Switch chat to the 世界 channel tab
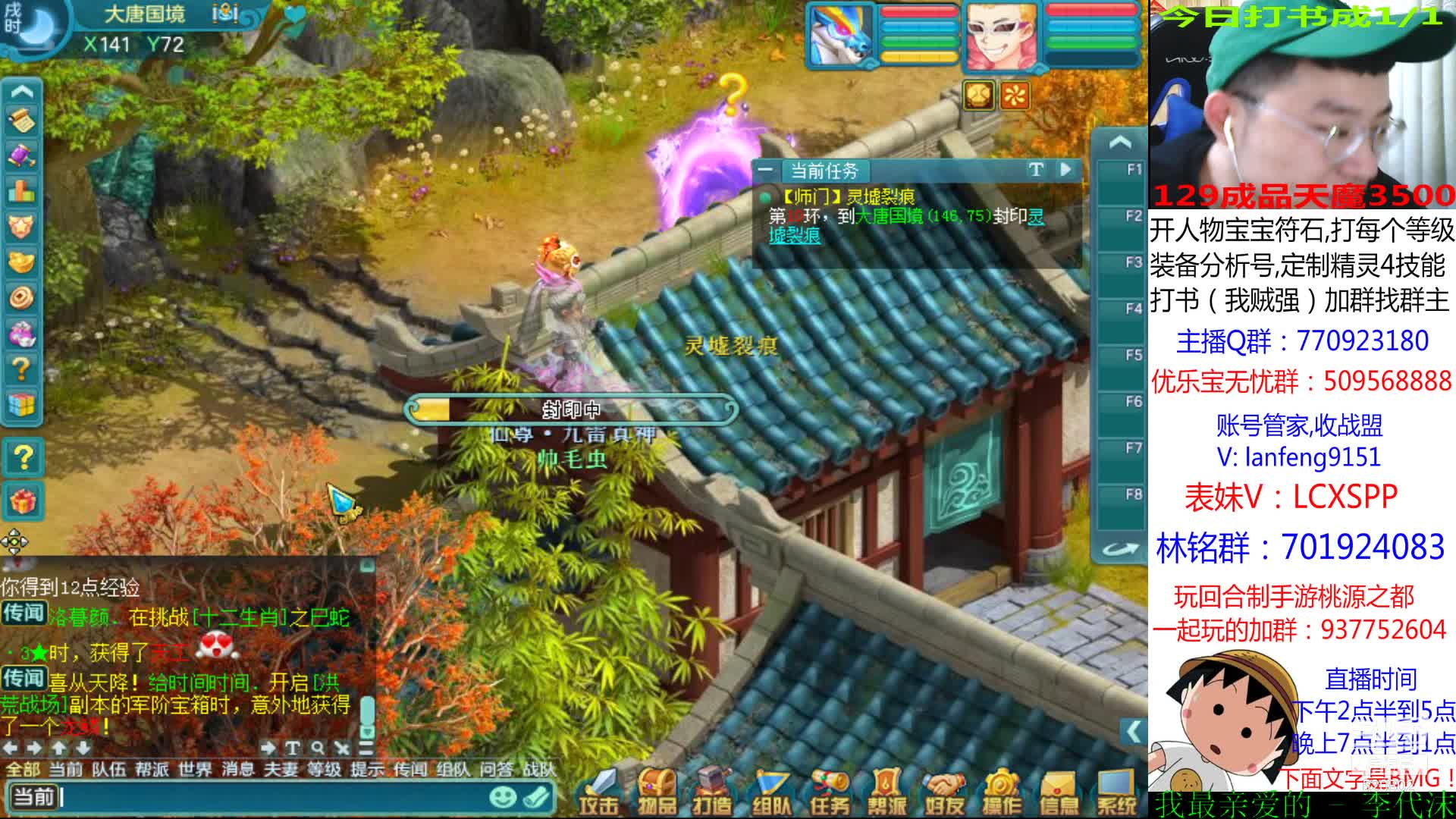Image resolution: width=1456 pixels, height=819 pixels. [195, 770]
